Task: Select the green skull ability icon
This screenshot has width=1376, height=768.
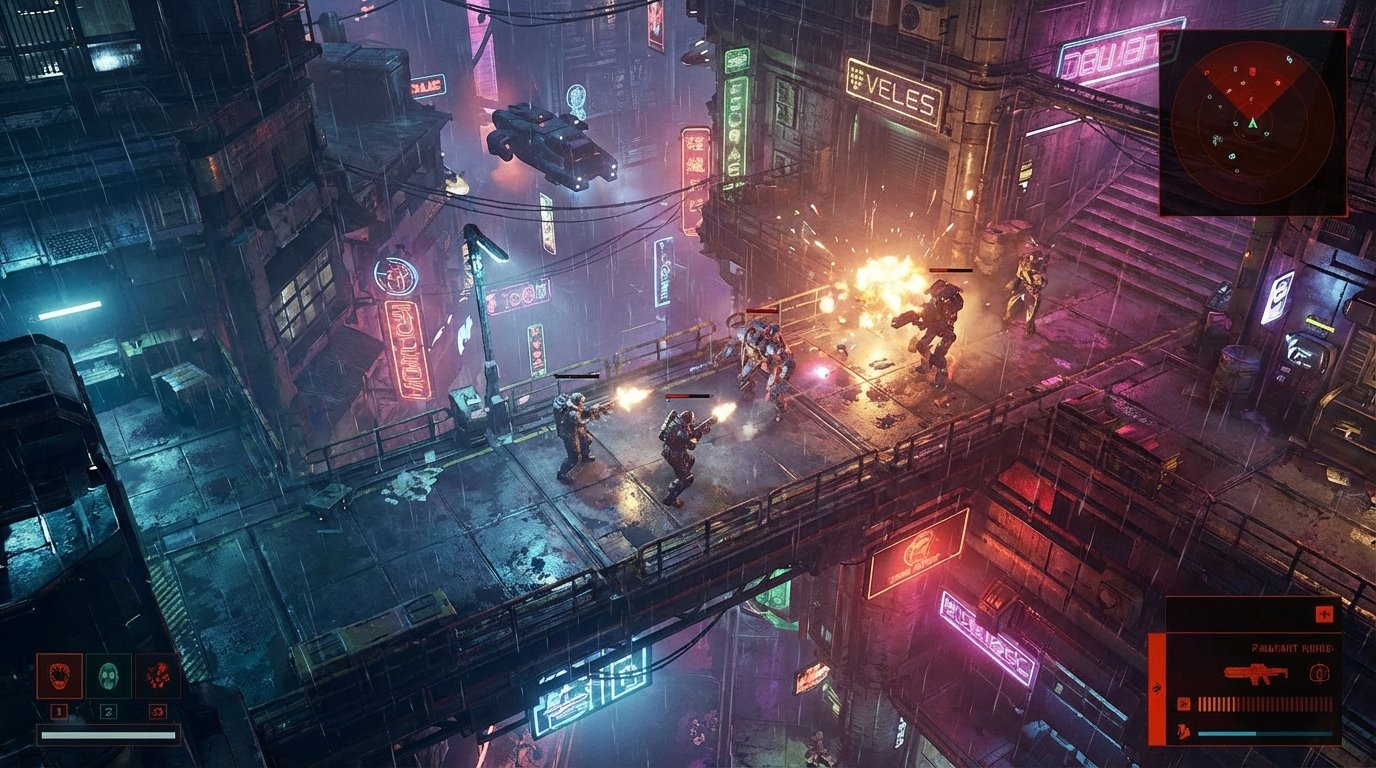Action: [109, 678]
